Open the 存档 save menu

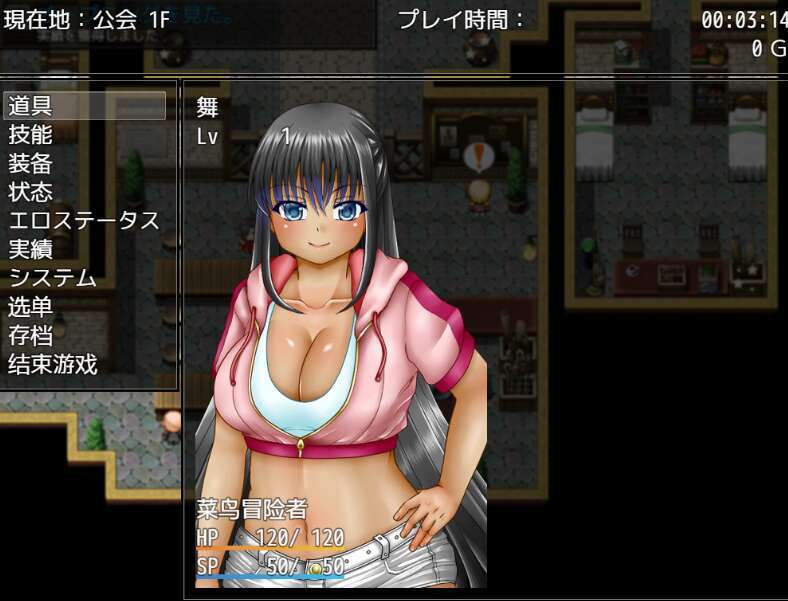85,336
